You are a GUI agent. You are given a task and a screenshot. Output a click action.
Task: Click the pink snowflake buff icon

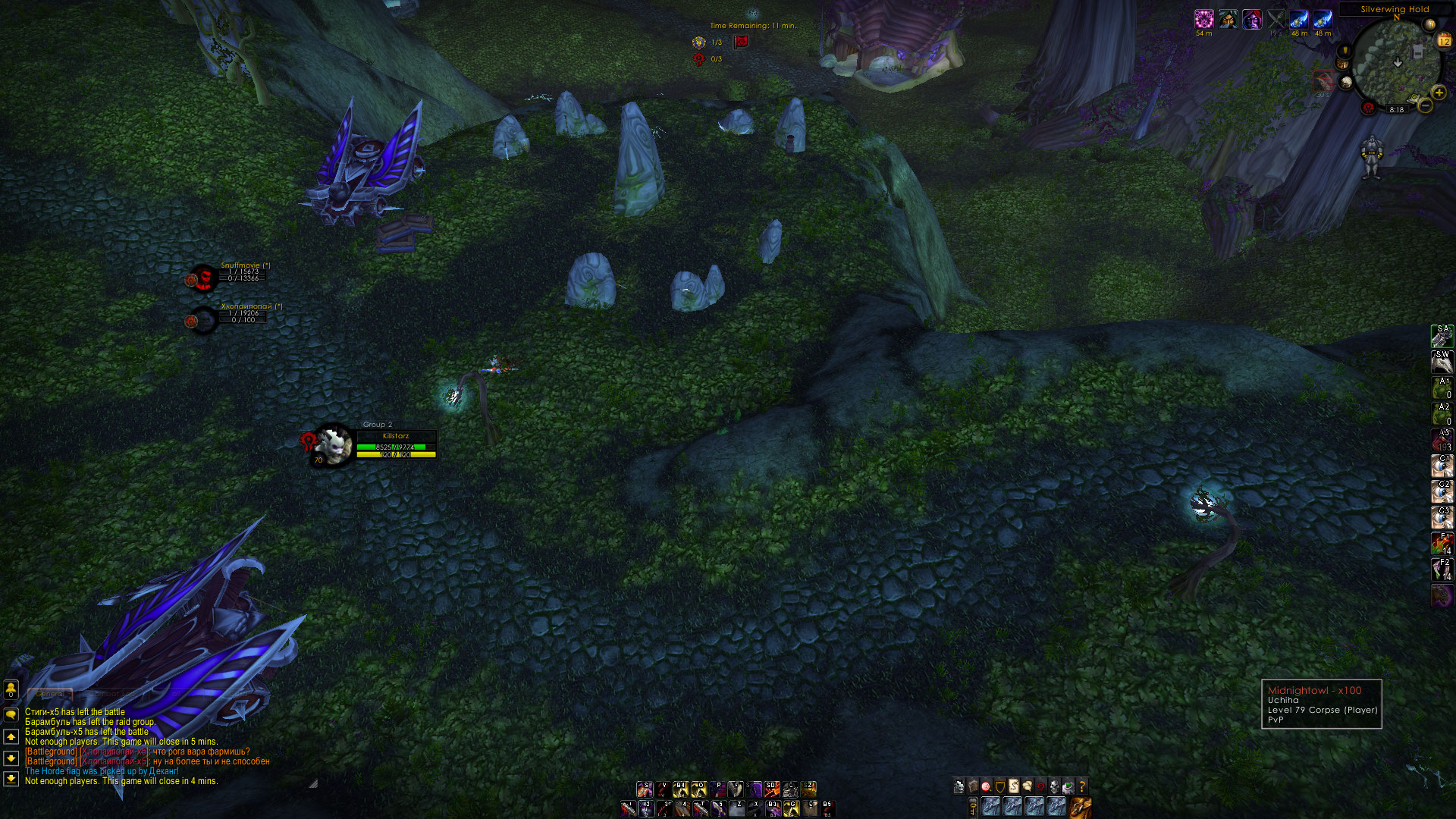point(1203,20)
